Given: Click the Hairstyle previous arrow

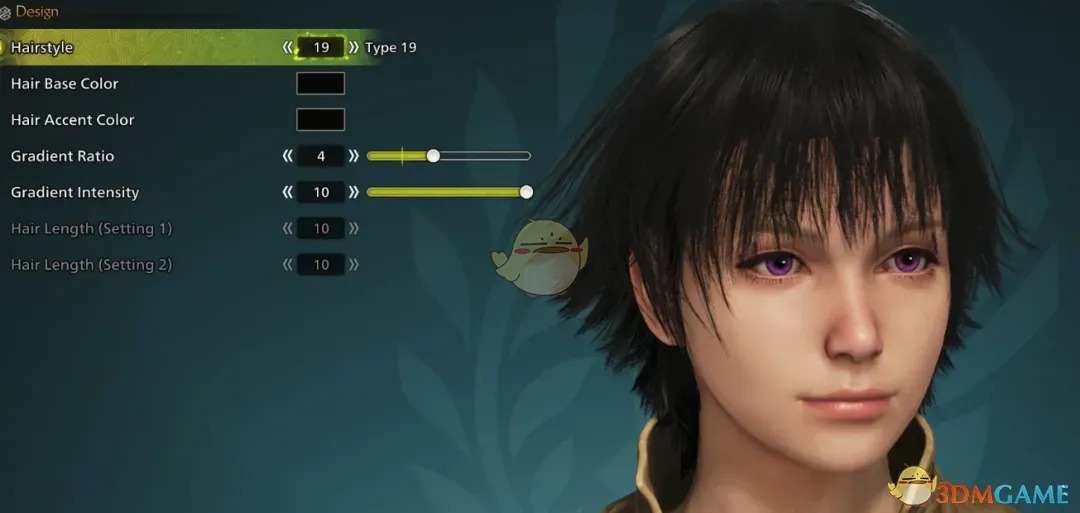Looking at the screenshot, I should 288,47.
